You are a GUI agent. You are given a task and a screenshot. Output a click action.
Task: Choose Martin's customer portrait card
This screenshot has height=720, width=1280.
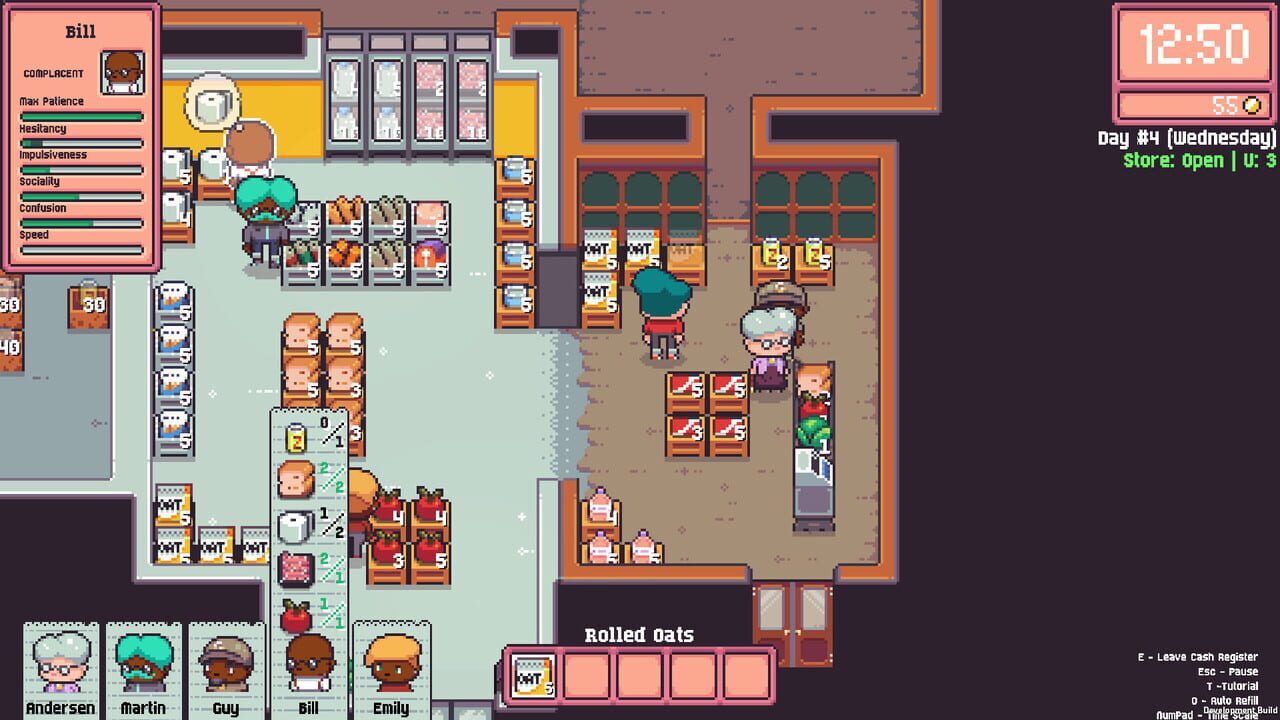[144, 670]
